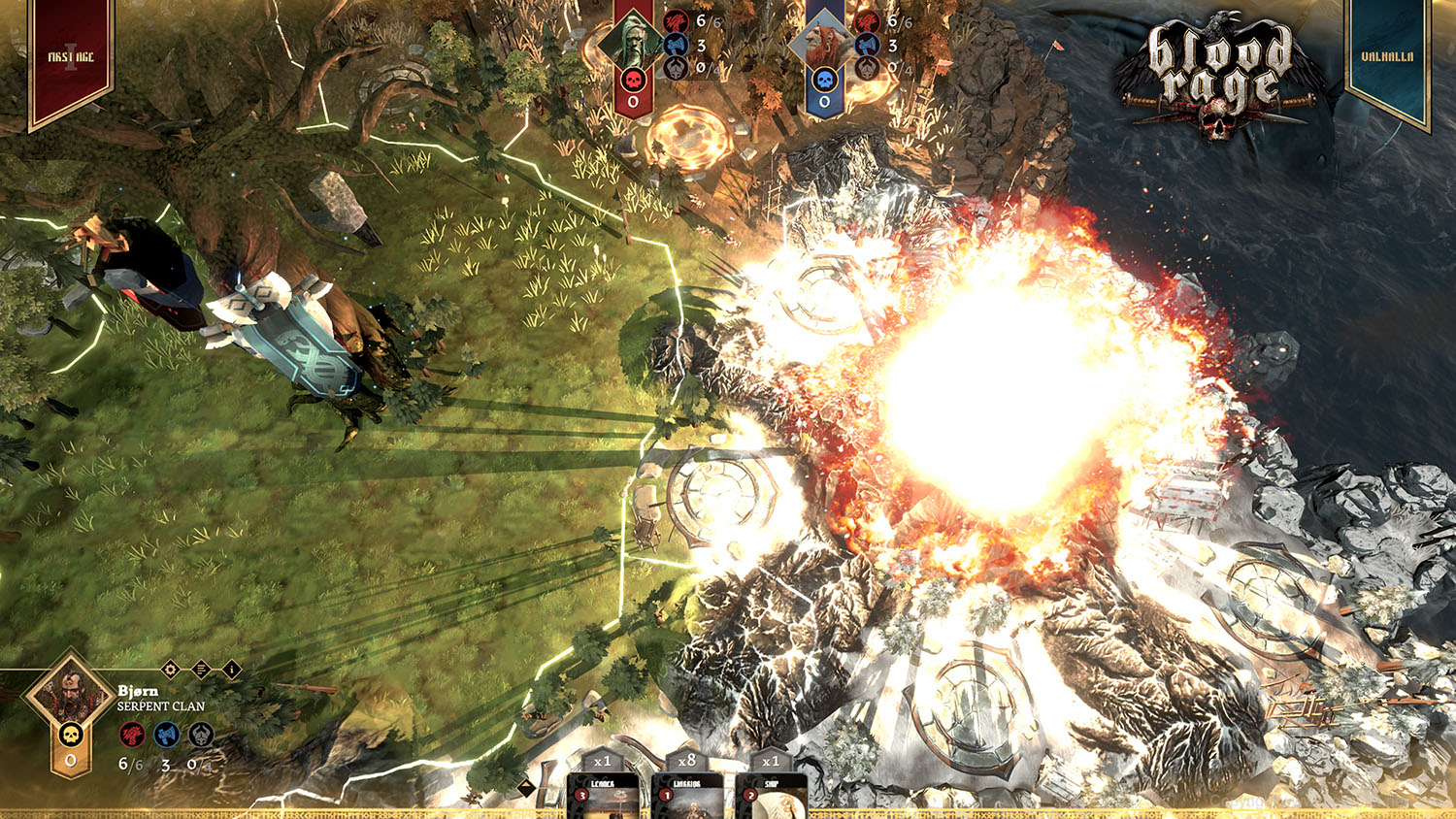Image resolution: width=1456 pixels, height=819 pixels.
Task: Open the info icon on the clan panel
Action: coord(230,671)
